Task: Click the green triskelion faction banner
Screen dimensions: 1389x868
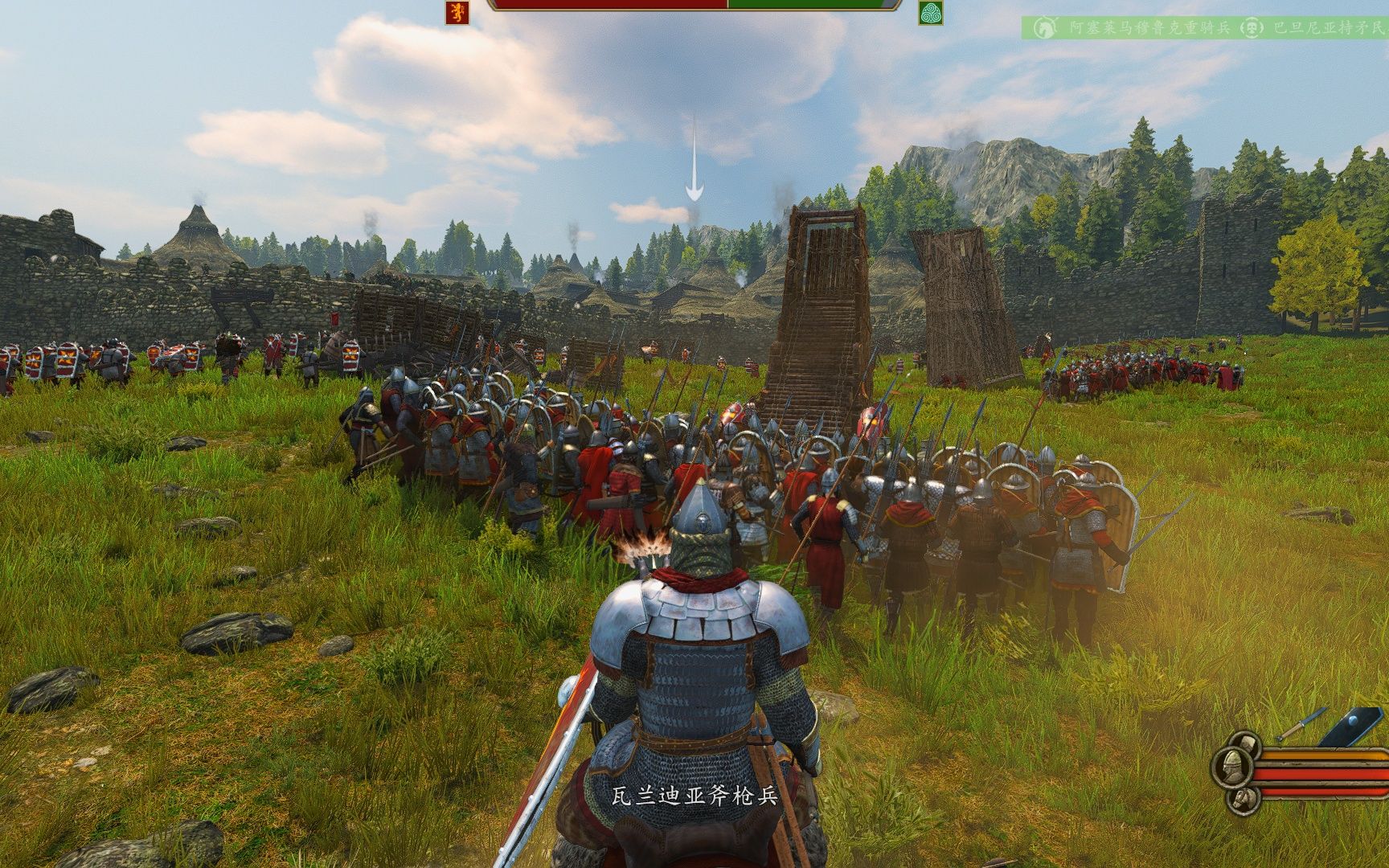Action: coord(930,12)
